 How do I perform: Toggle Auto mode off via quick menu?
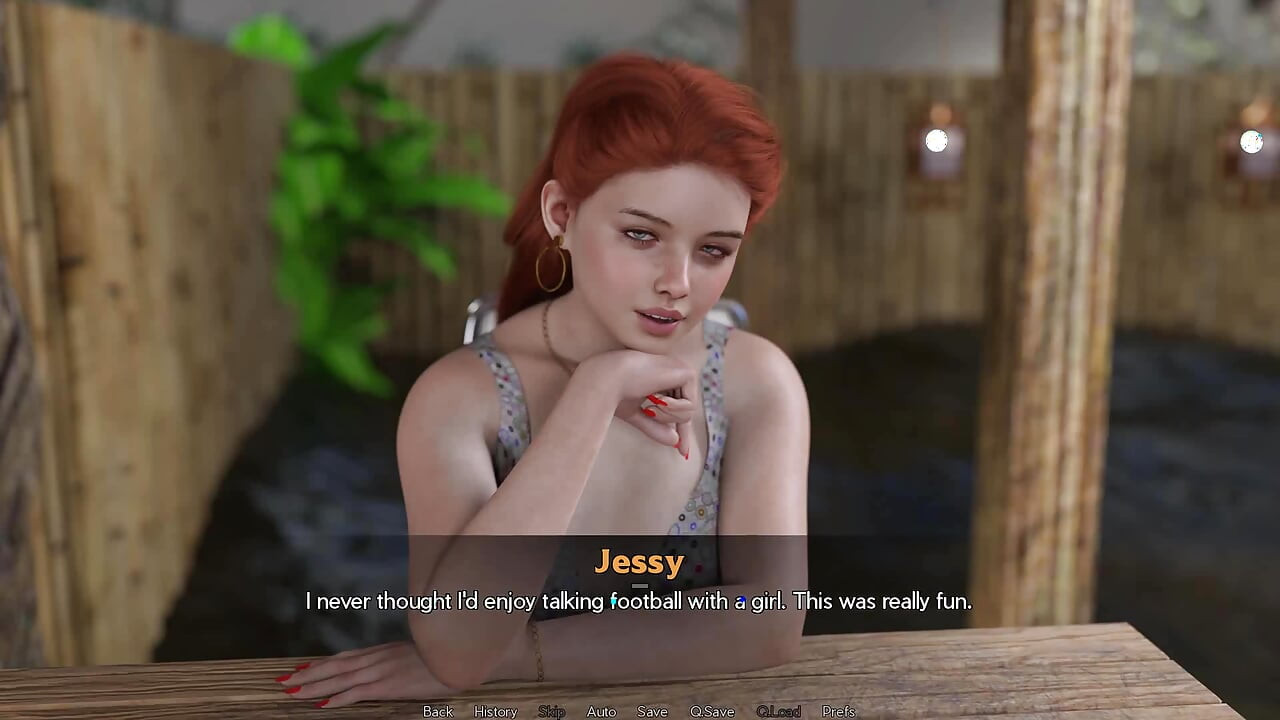tap(601, 711)
